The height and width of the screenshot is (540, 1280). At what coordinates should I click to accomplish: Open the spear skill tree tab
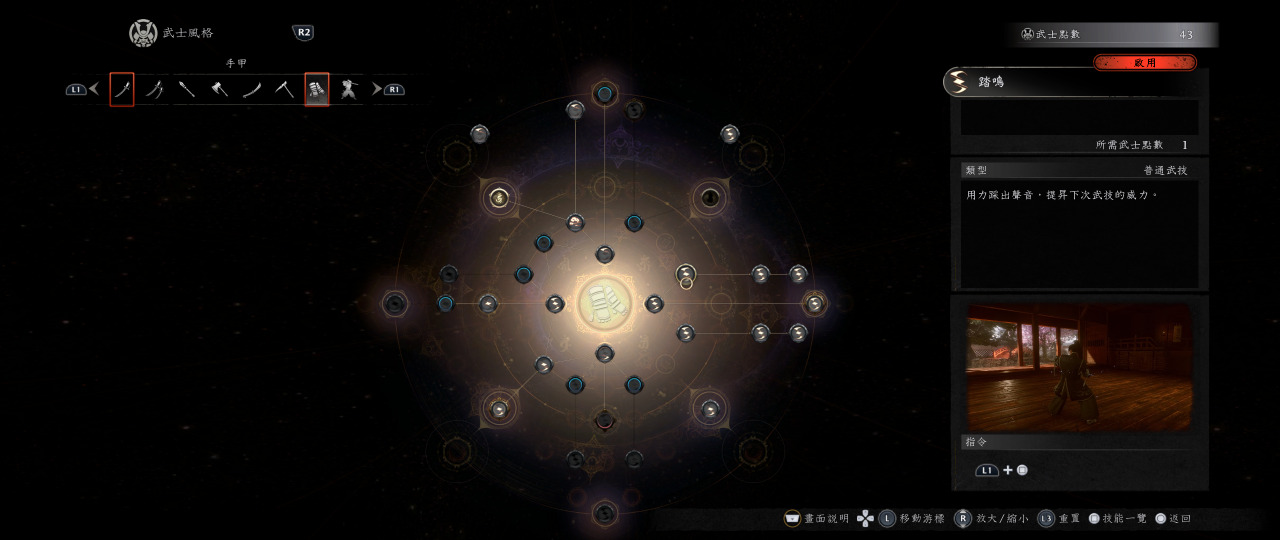(187, 90)
